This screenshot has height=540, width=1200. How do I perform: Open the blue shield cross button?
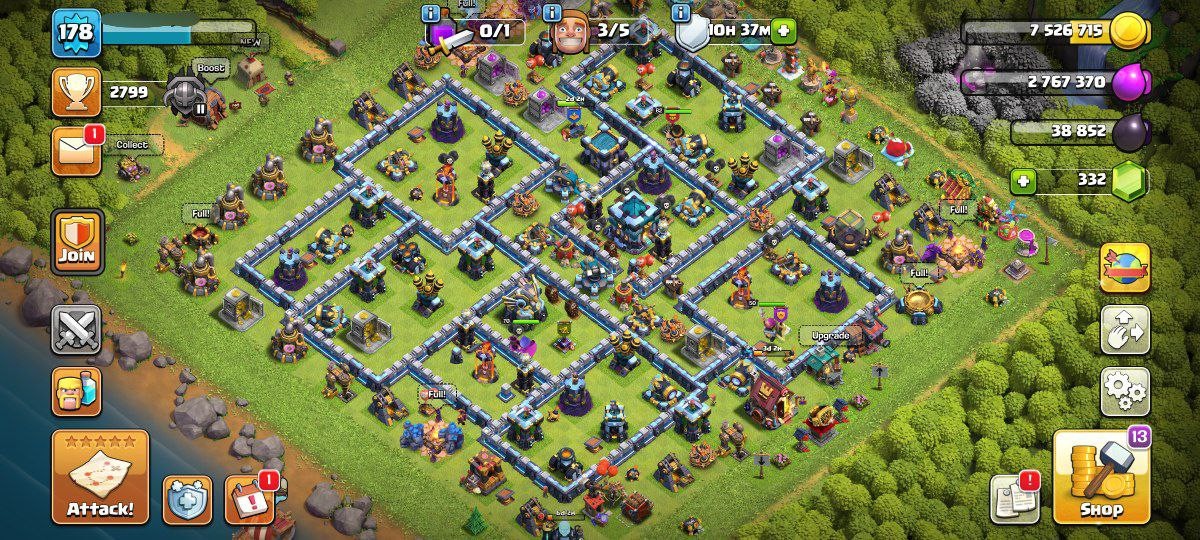(x=187, y=500)
